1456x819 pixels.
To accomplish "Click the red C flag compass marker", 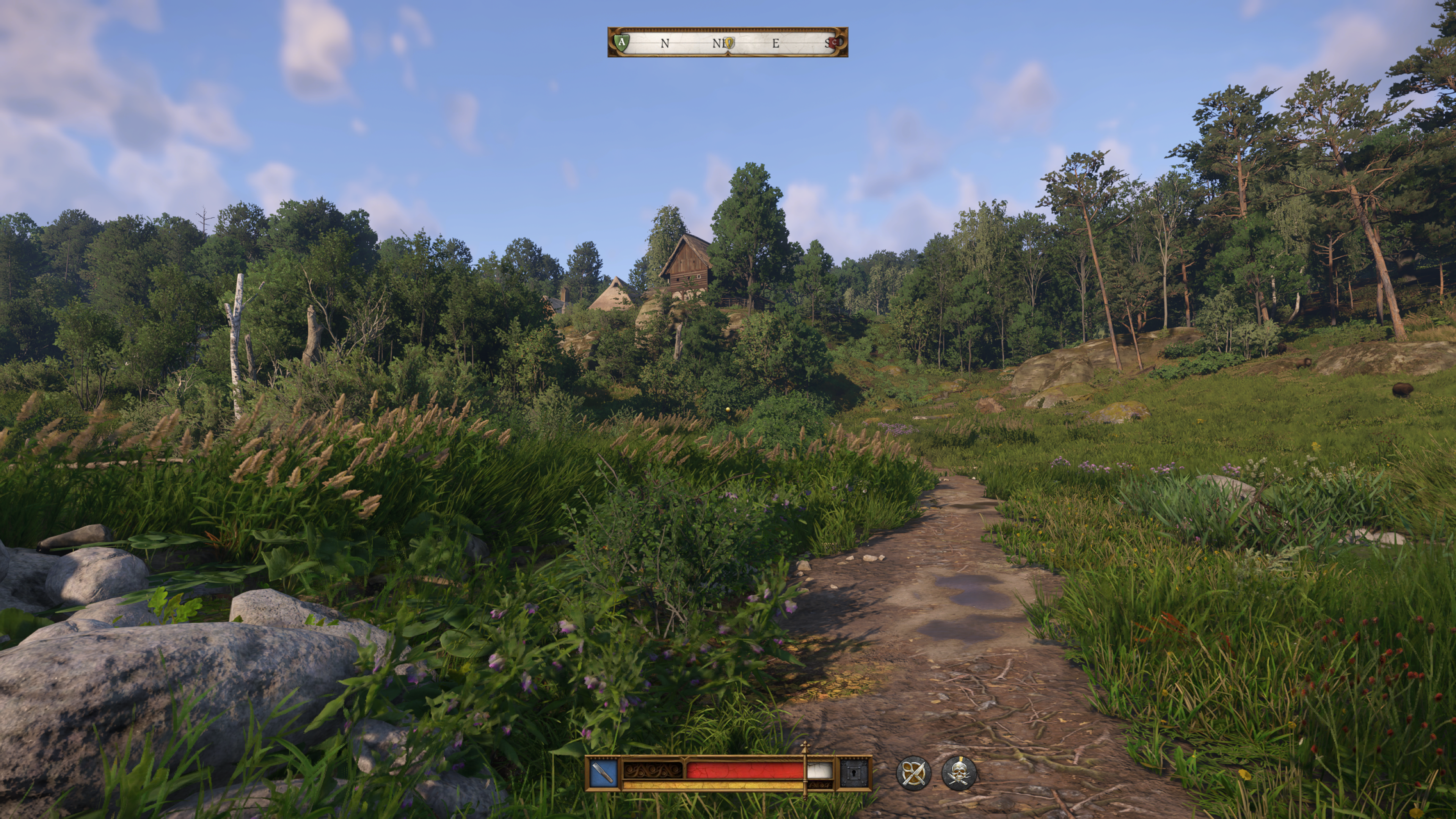I will click(x=833, y=42).
